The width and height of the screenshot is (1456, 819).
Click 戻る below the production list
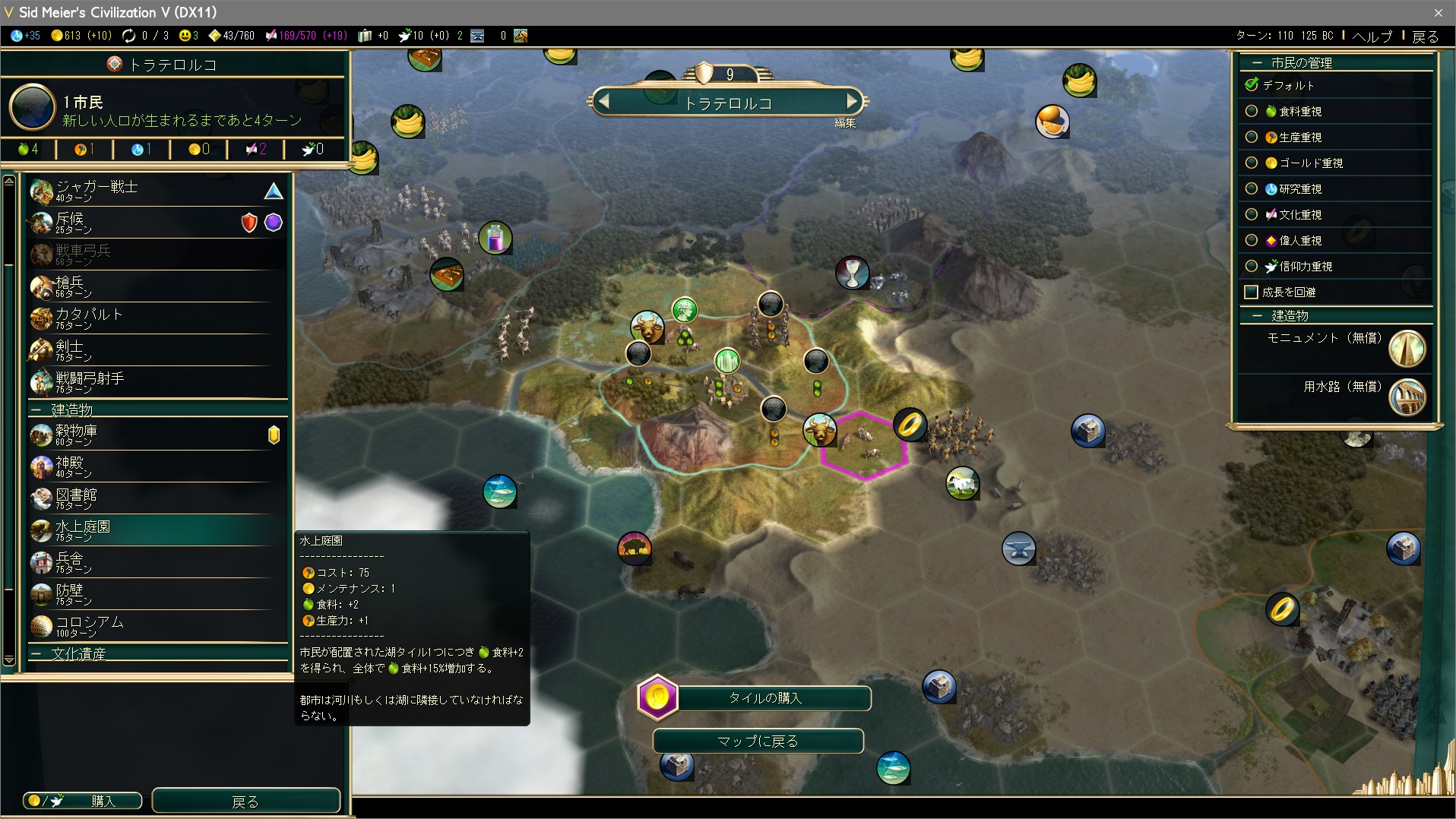[245, 801]
